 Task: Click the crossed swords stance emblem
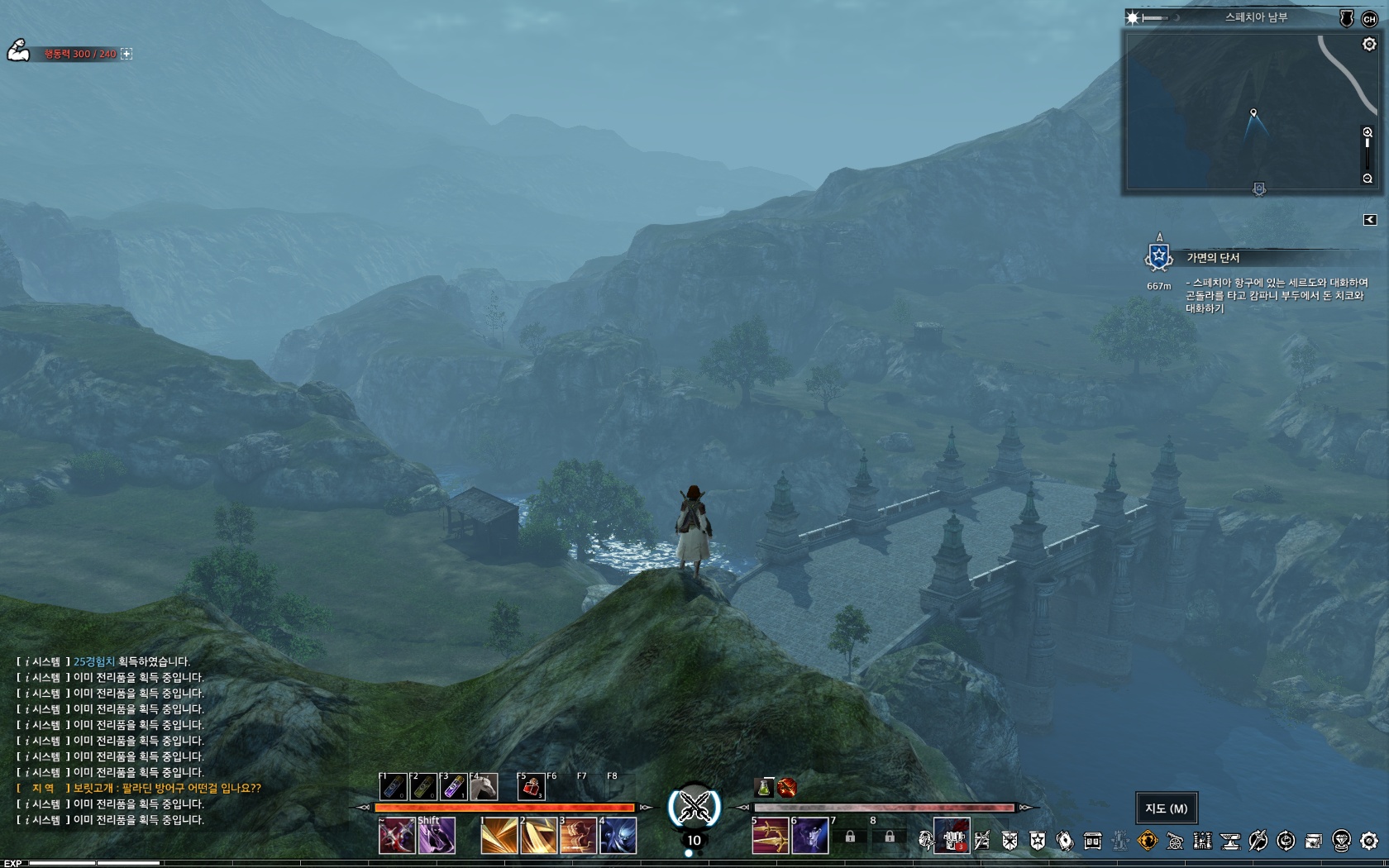[694, 808]
